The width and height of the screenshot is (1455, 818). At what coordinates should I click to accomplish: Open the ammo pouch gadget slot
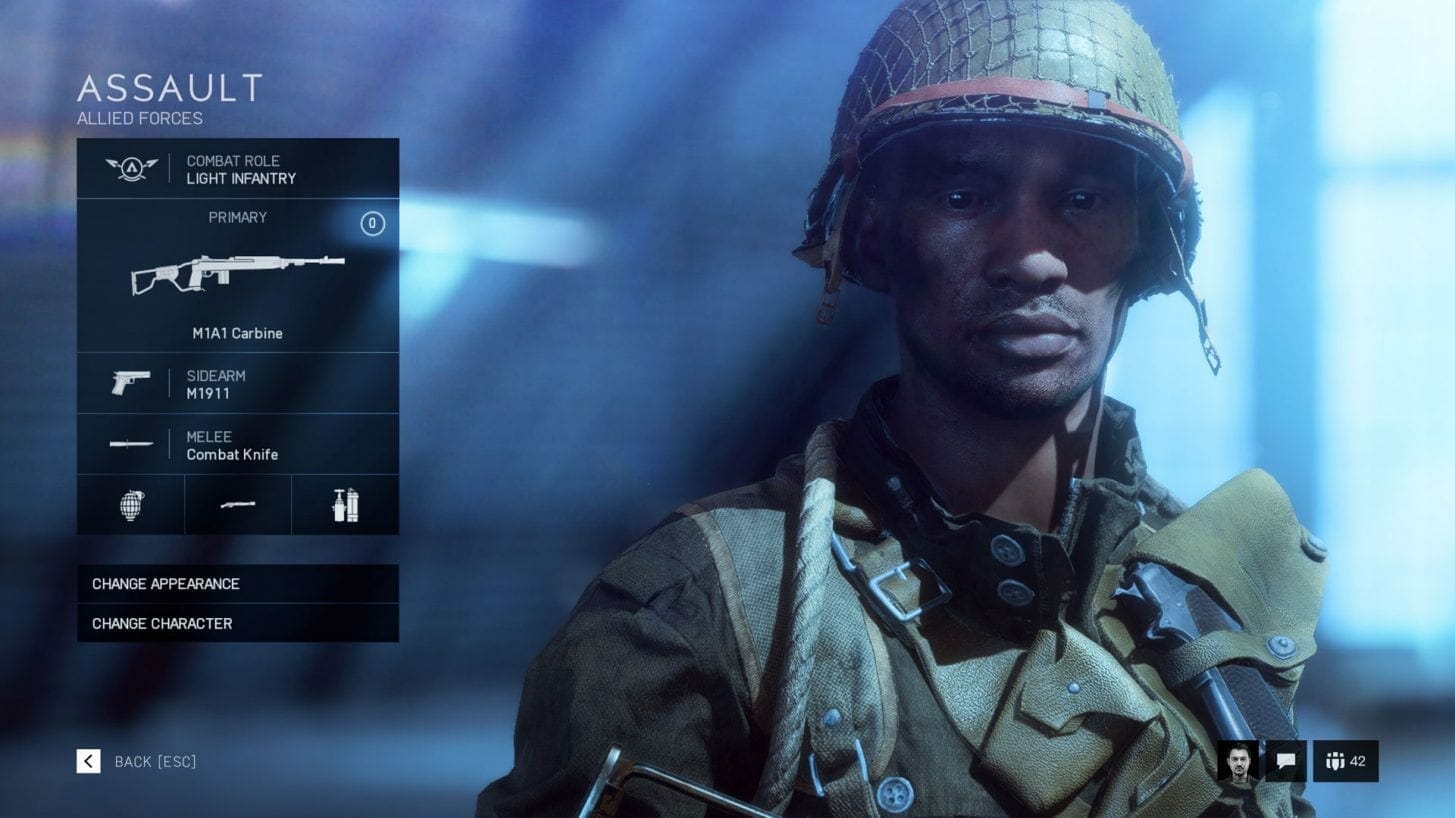[x=345, y=505]
